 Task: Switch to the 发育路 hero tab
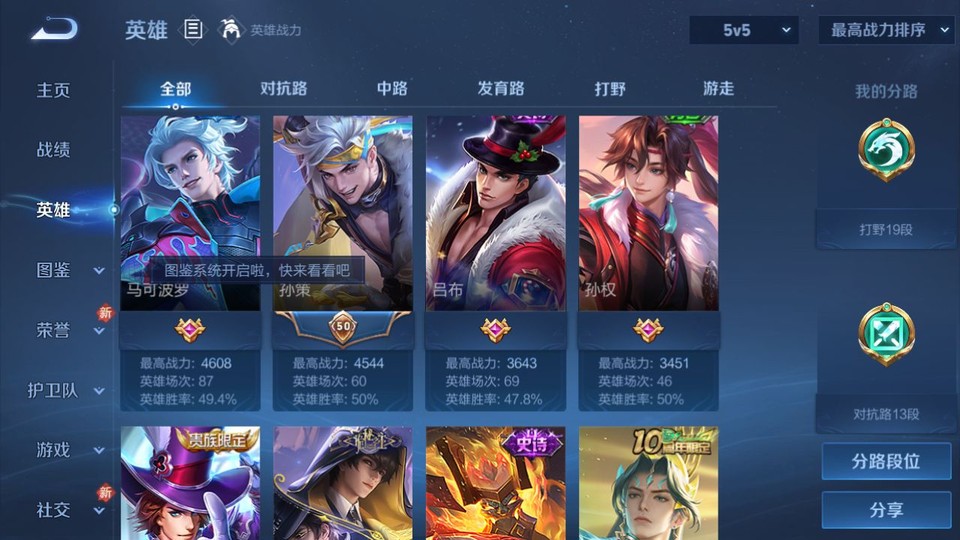pyautogui.click(x=500, y=89)
